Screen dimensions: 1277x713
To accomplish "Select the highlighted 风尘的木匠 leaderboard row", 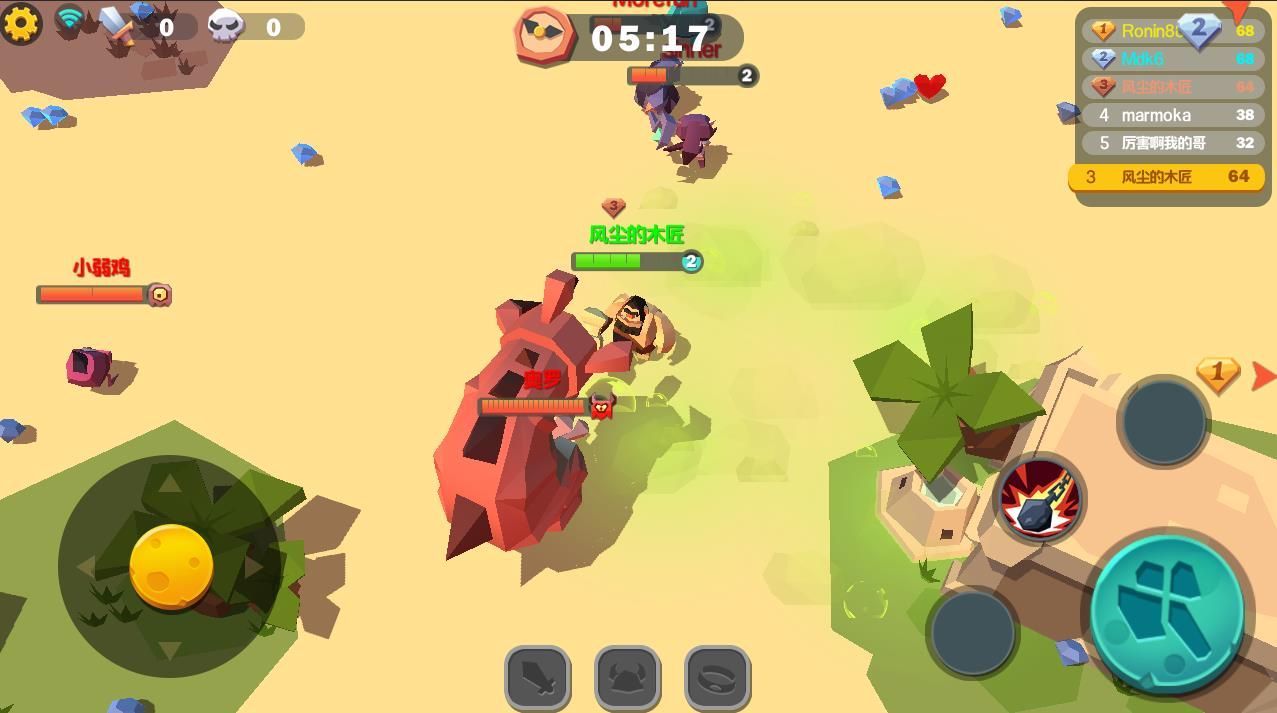I will pyautogui.click(x=1166, y=177).
